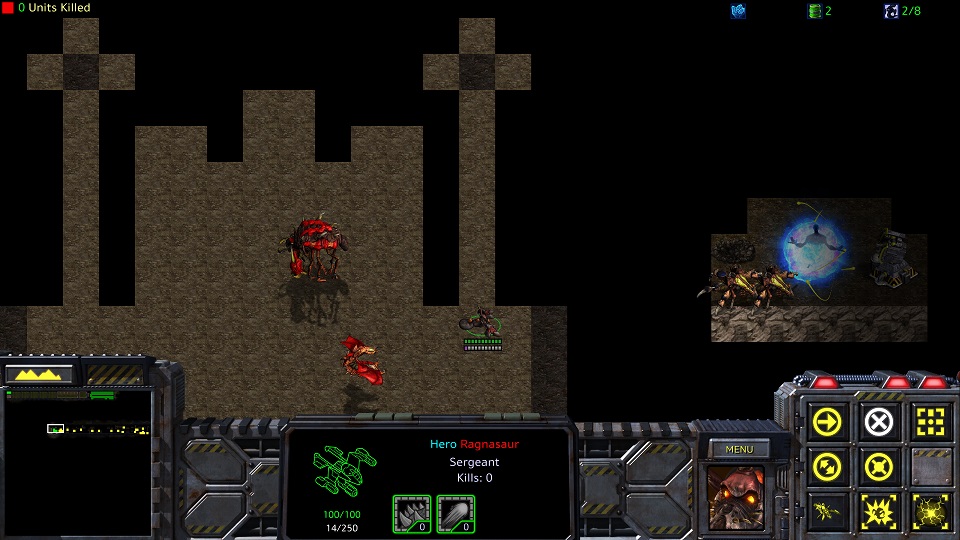Toggle the minimap terrain button
The height and width of the screenshot is (540, 960).
coord(40,374)
